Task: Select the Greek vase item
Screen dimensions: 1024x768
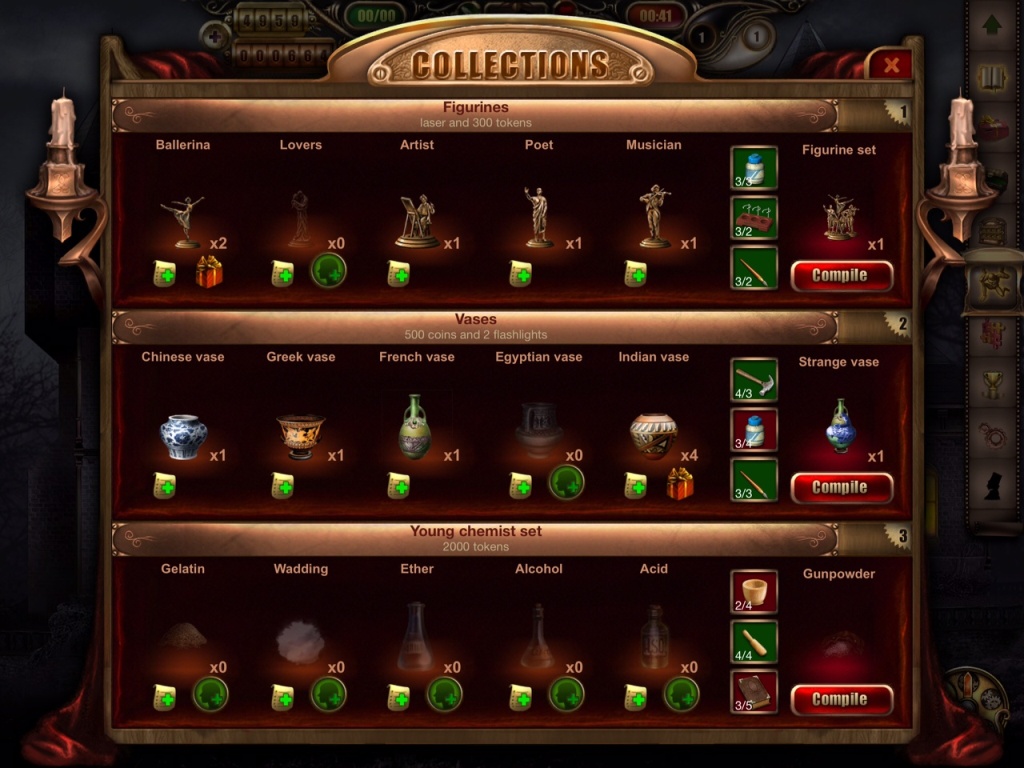Action: [300, 436]
